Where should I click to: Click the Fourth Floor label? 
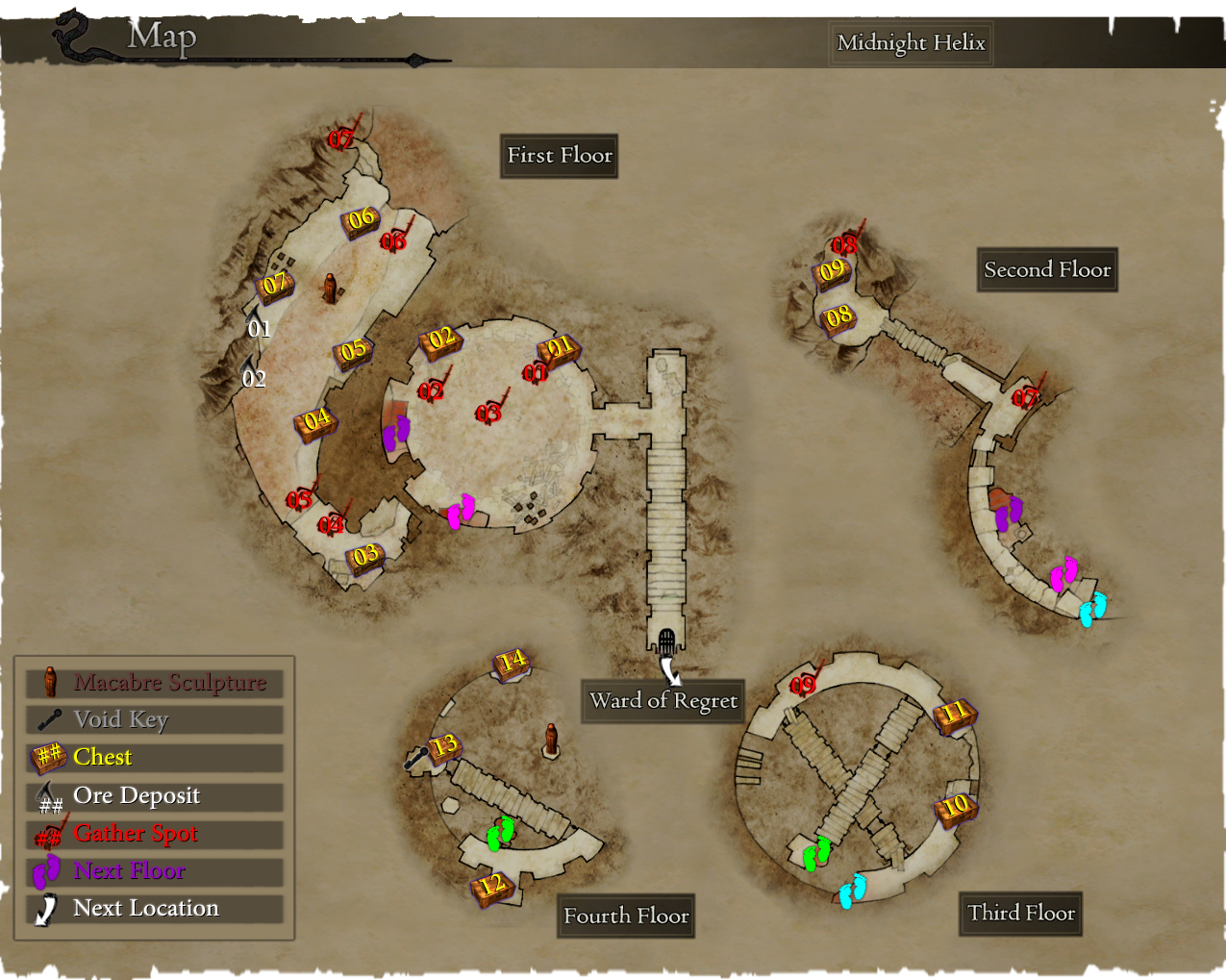[626, 917]
